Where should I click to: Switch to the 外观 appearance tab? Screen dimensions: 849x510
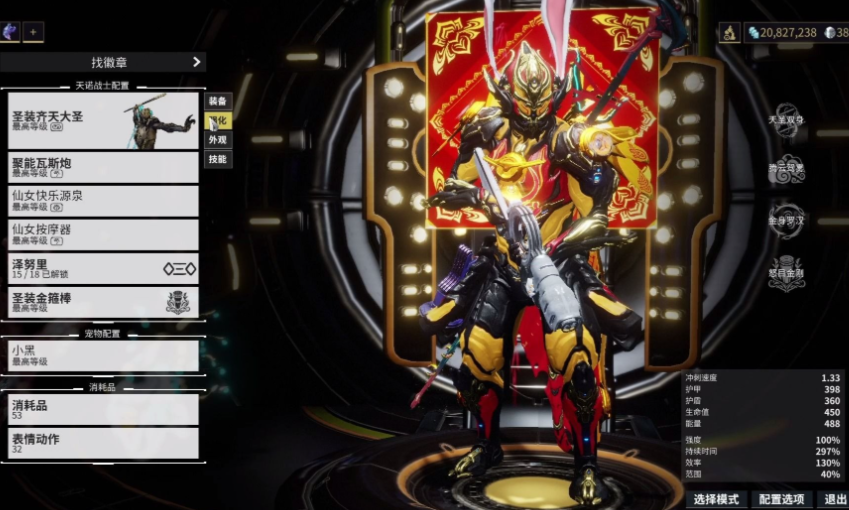217,140
